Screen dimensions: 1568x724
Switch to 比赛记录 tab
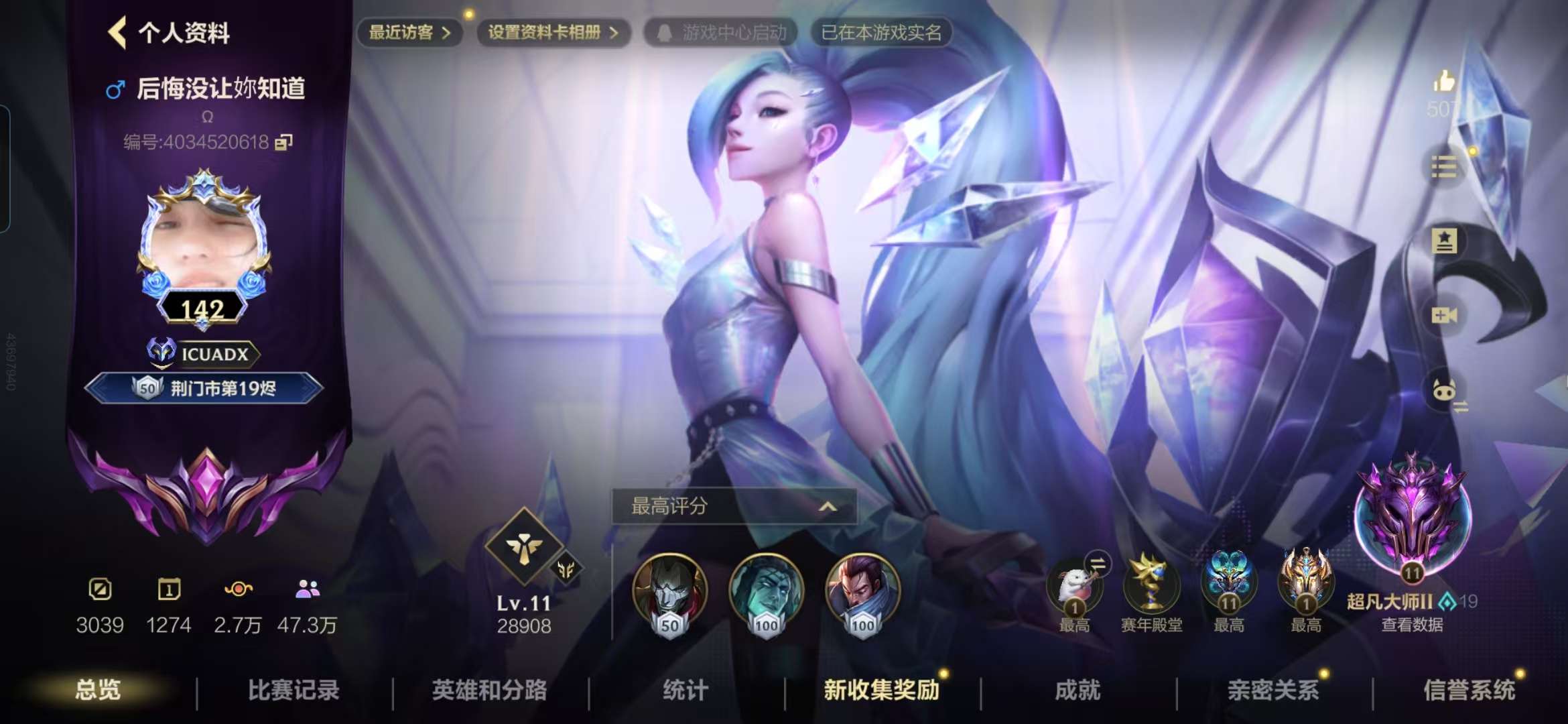click(x=293, y=690)
